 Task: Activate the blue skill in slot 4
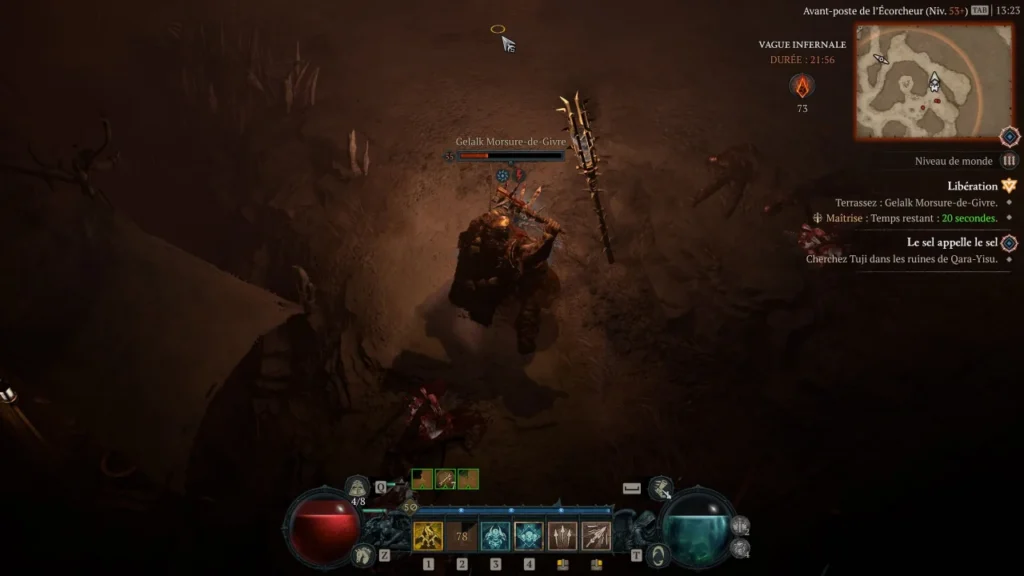tap(529, 536)
